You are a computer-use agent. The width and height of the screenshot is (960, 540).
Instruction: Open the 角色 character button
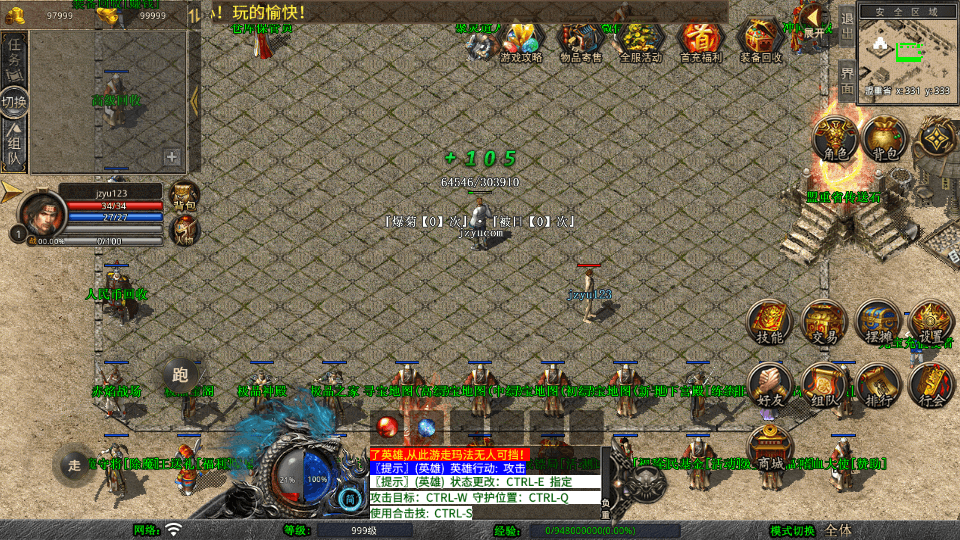836,138
